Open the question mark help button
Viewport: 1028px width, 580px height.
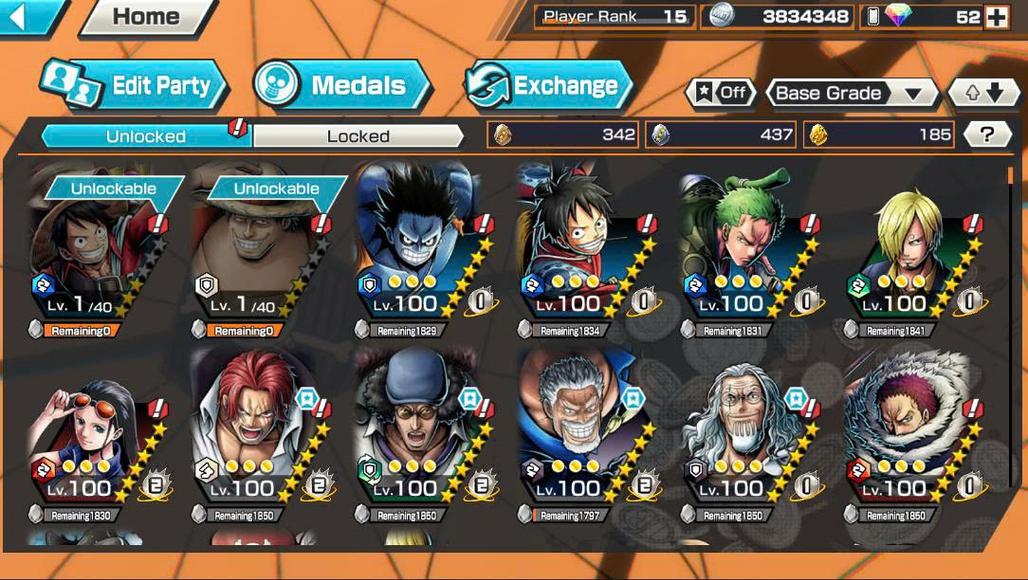[988, 135]
